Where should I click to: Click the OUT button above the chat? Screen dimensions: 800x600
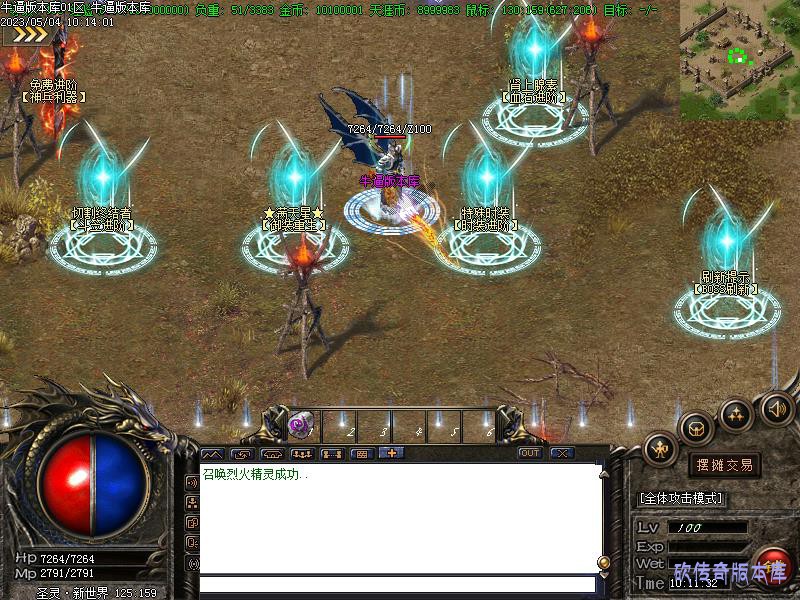pyautogui.click(x=530, y=453)
